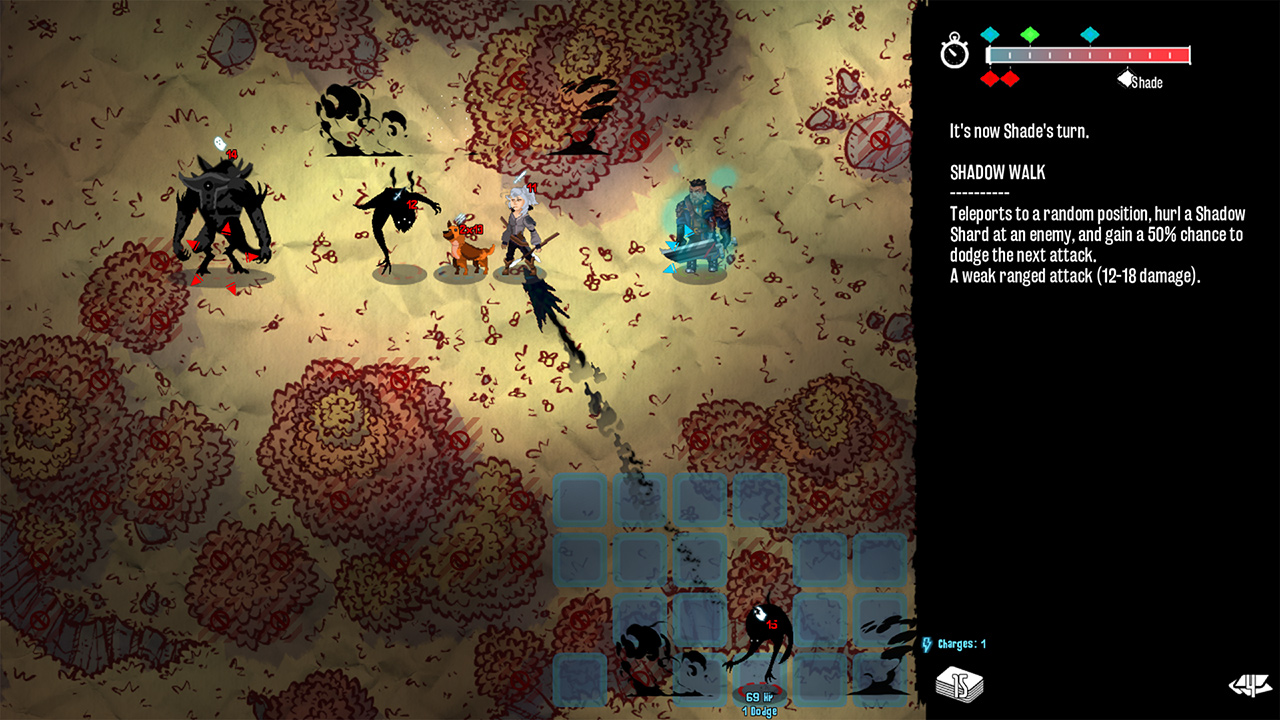Select the shadow enemy with 69 HP
The image size is (1280, 720).
coord(764,635)
